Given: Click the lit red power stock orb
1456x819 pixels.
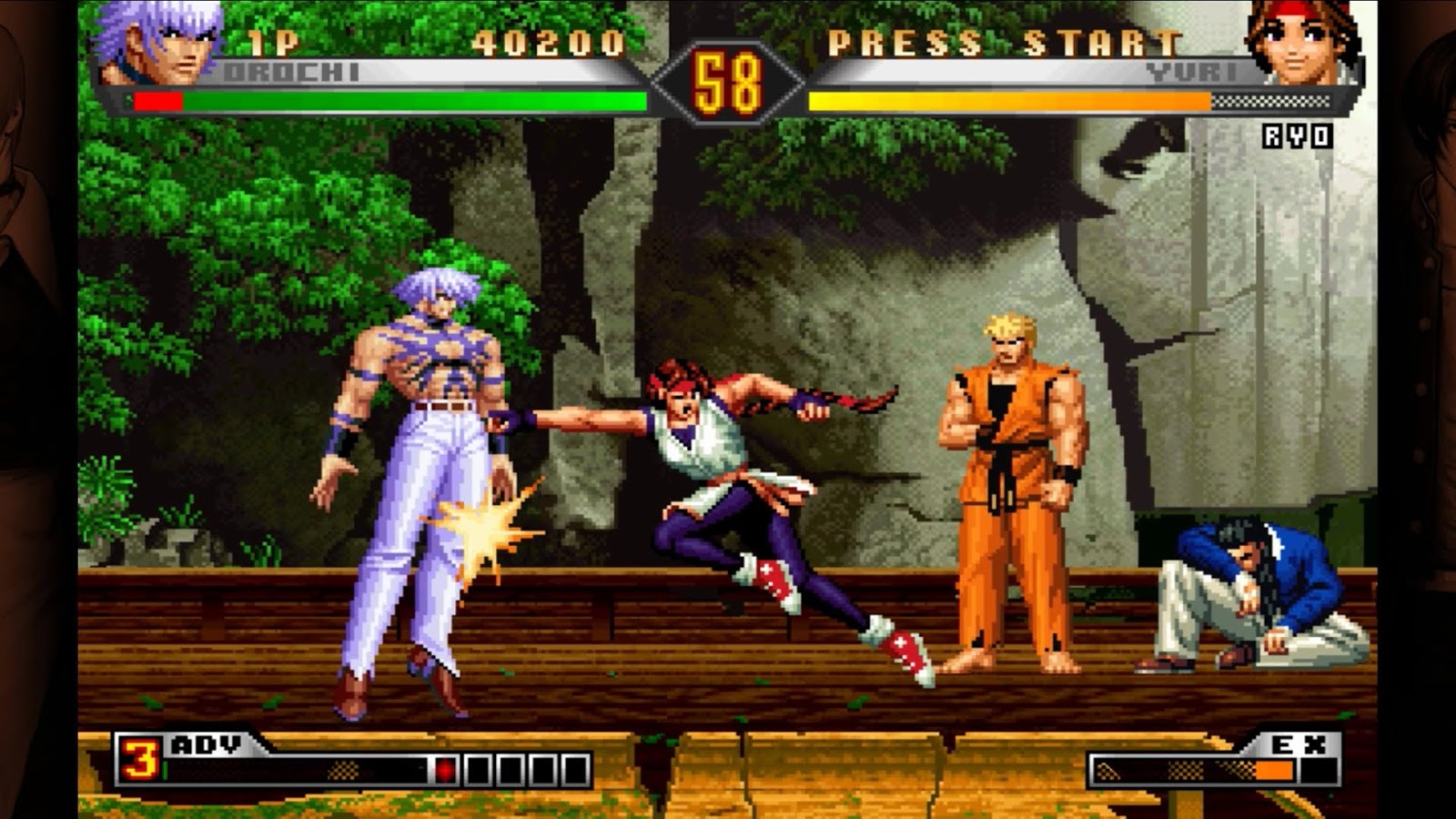Looking at the screenshot, I should (x=444, y=768).
